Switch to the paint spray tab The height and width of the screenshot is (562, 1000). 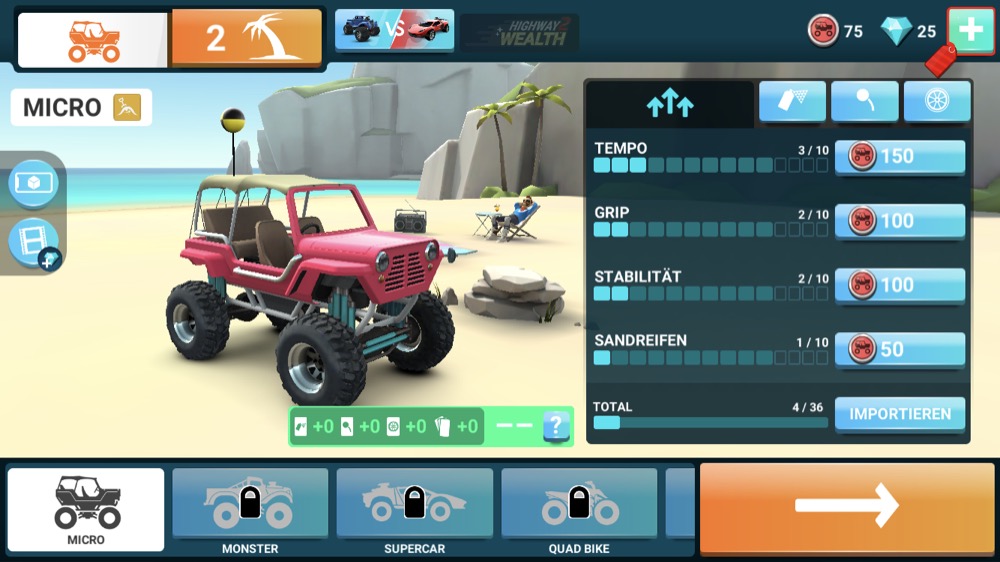pyautogui.click(x=792, y=102)
